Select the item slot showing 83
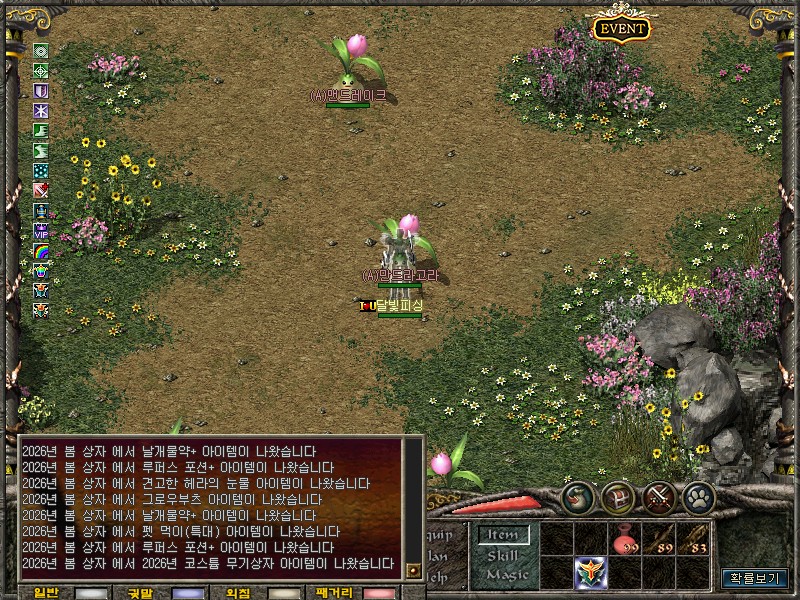This screenshot has width=800, height=600. click(x=693, y=539)
